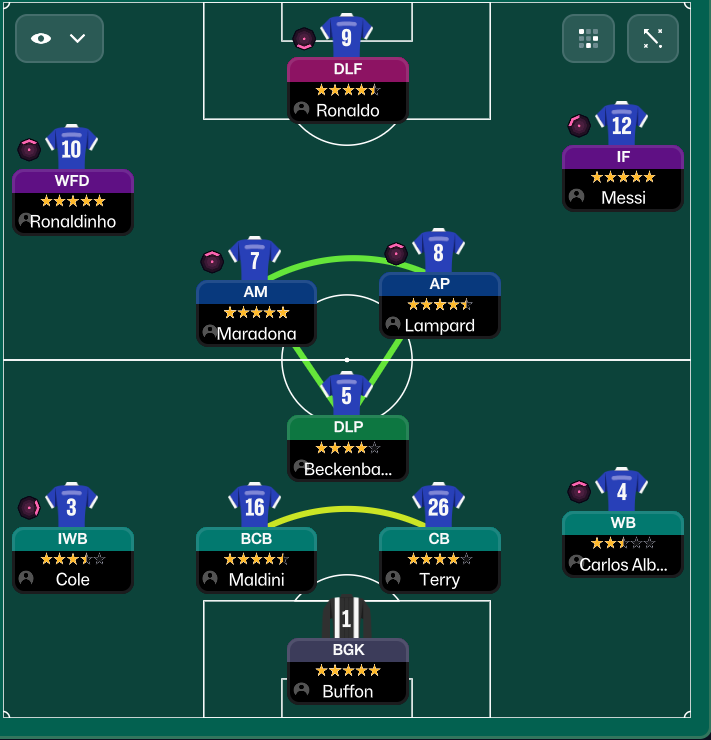Select Lampard's AP player card
The image size is (711, 740).
(x=439, y=305)
